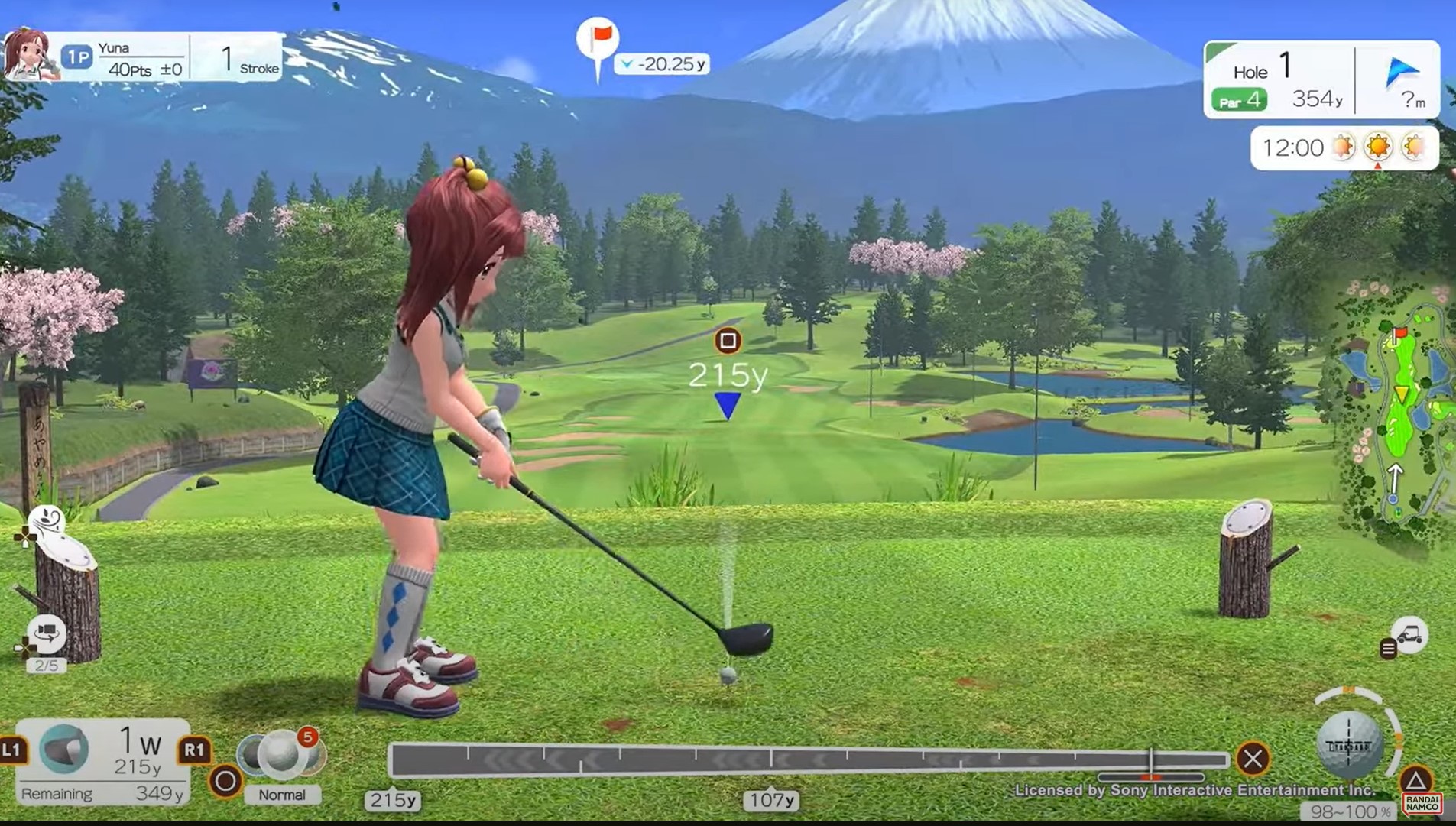The width and height of the screenshot is (1456, 826).
Task: Click the 12:00 weather forecast panel
Action: (1344, 147)
